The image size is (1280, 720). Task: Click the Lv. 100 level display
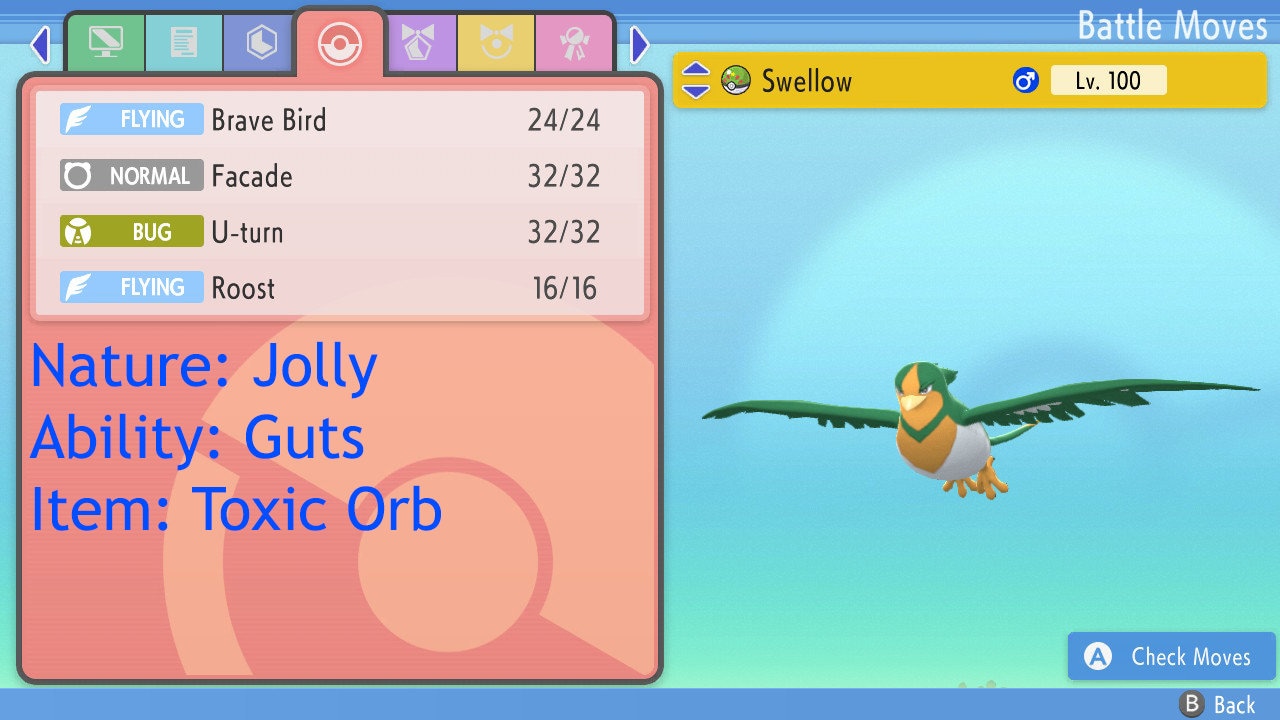(1109, 80)
